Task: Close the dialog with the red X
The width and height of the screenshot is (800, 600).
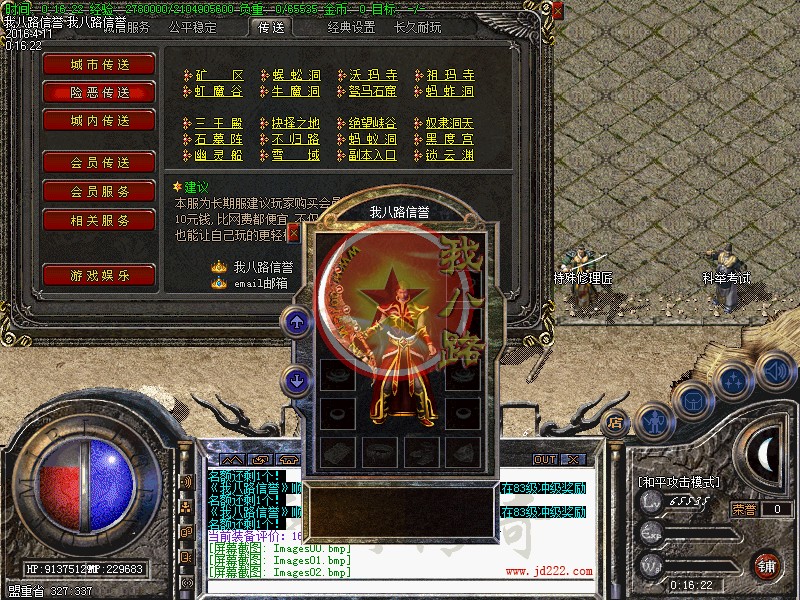Action: click(x=293, y=233)
